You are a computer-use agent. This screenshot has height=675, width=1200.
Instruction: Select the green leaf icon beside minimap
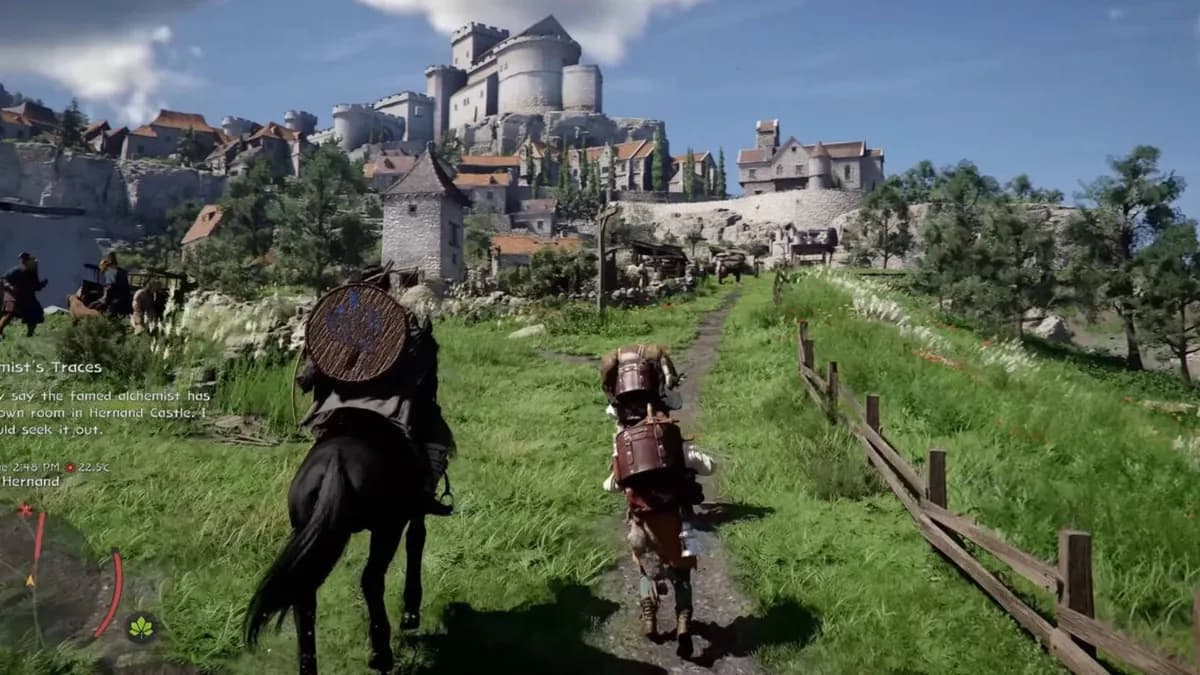click(x=141, y=628)
